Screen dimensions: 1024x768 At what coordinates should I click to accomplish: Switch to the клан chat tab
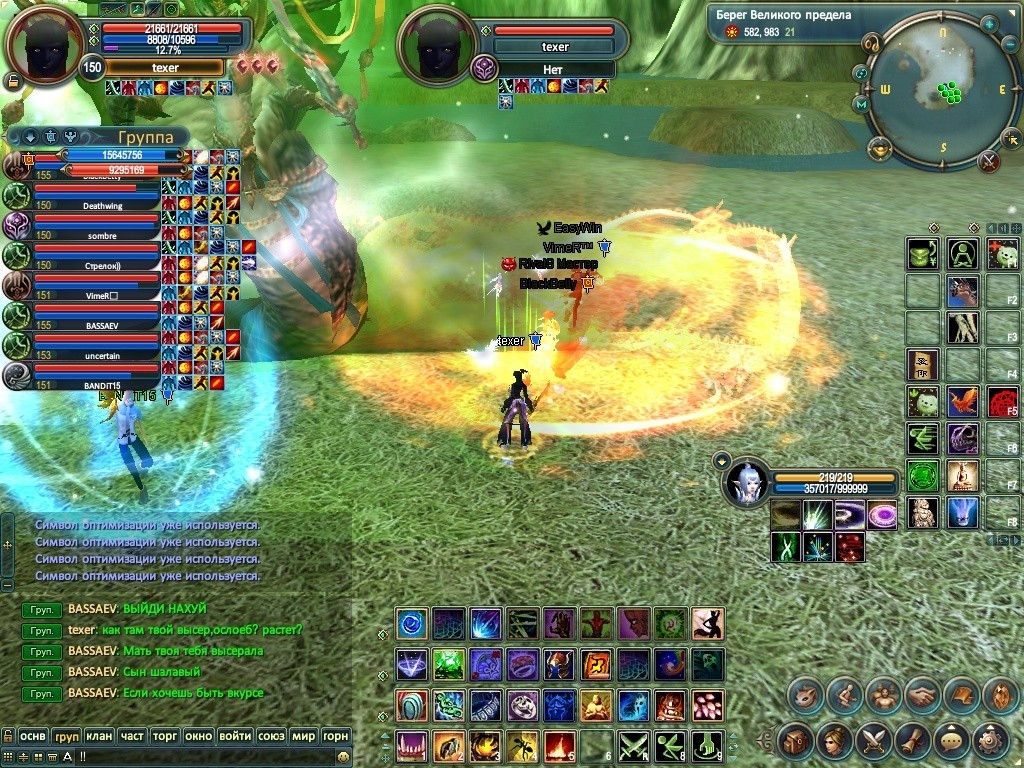click(x=98, y=736)
